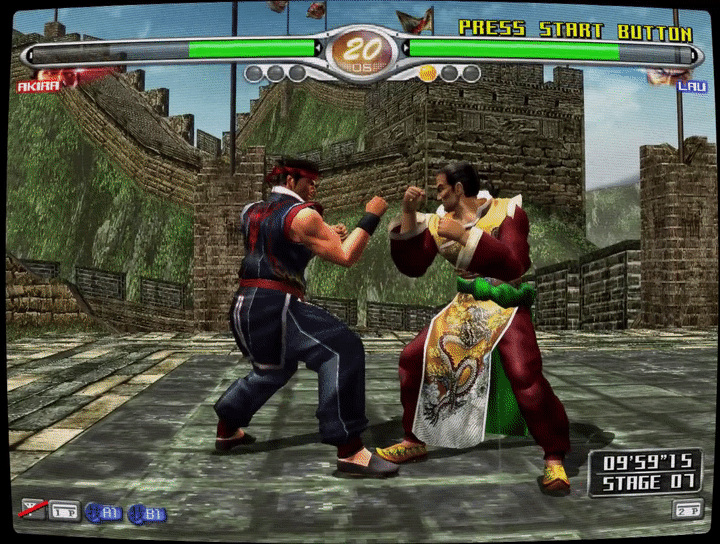This screenshot has height=544, width=720.
Task: Click the crossed-out trophy icon
Action: (x=33, y=510)
